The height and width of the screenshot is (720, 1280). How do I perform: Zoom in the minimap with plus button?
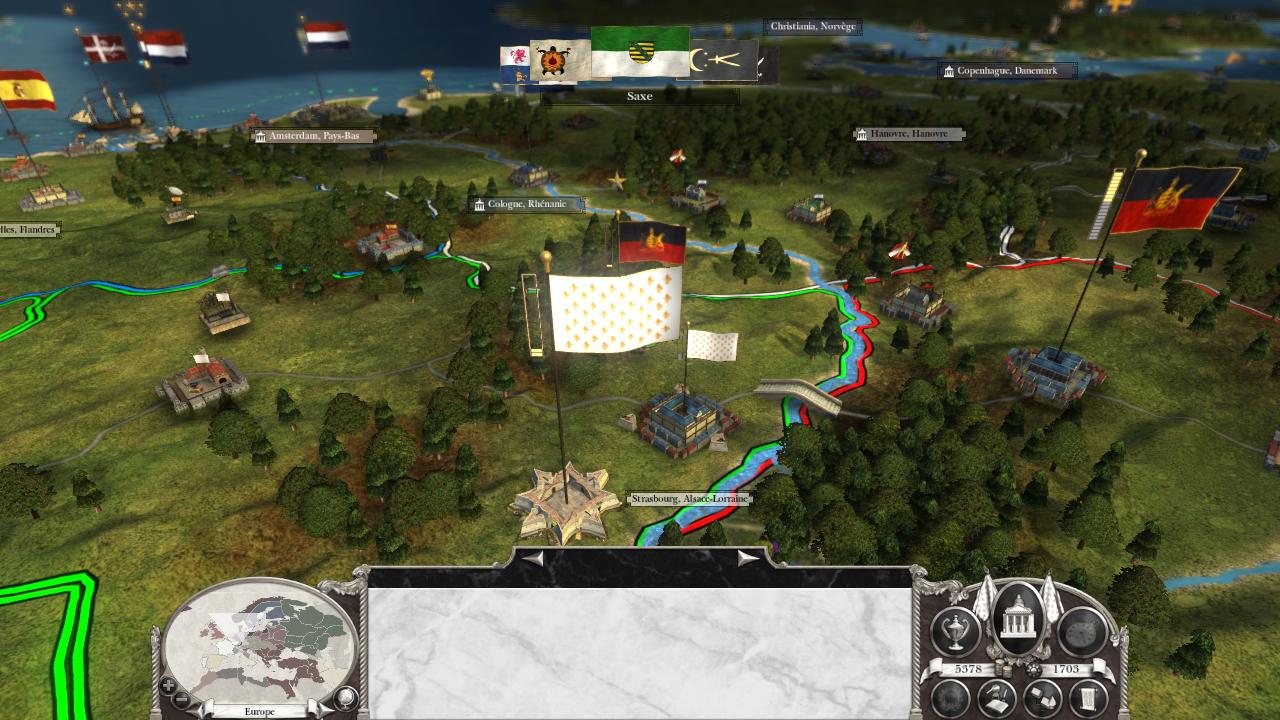(x=169, y=686)
